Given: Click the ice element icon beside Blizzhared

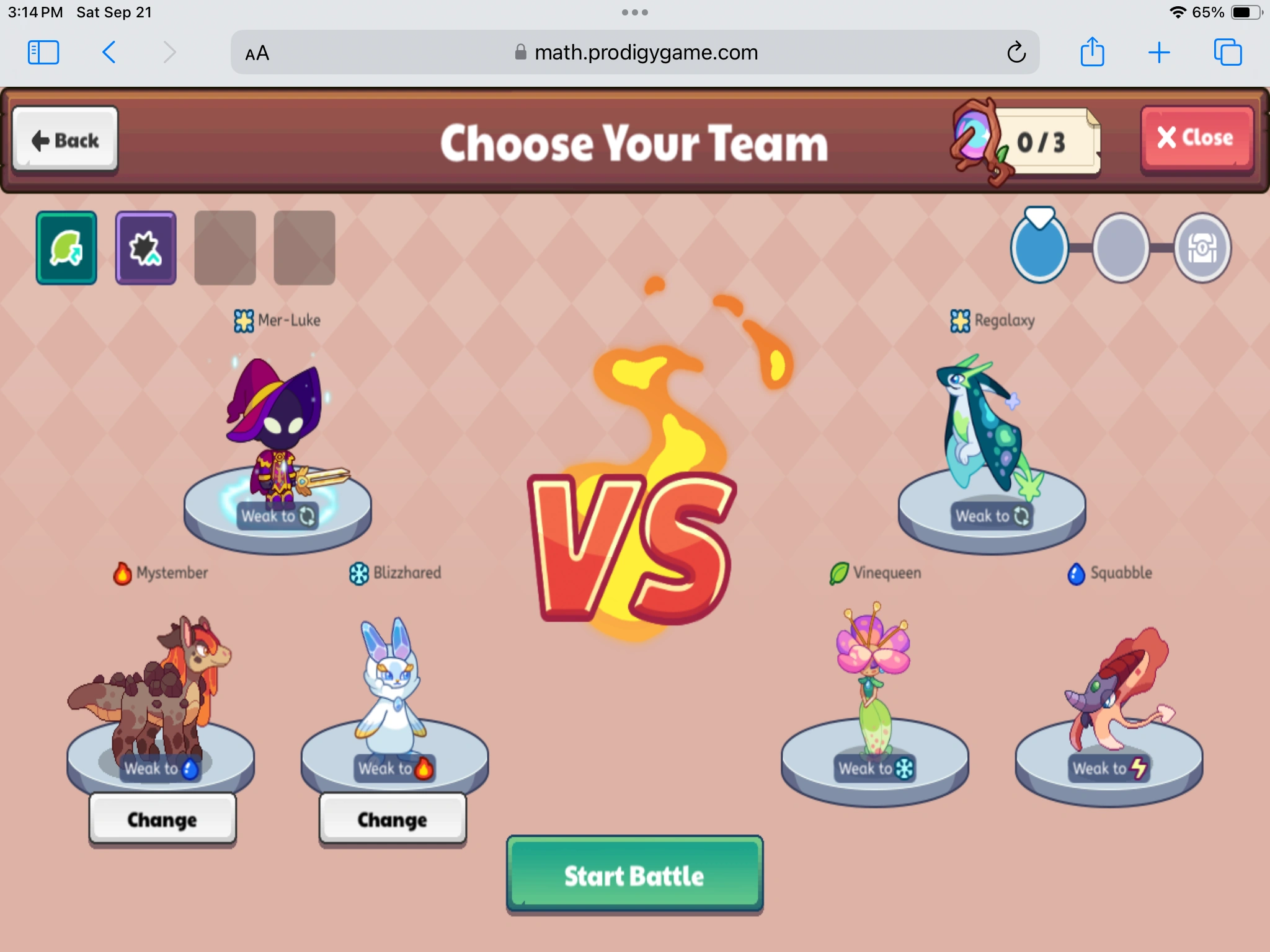Looking at the screenshot, I should point(358,573).
